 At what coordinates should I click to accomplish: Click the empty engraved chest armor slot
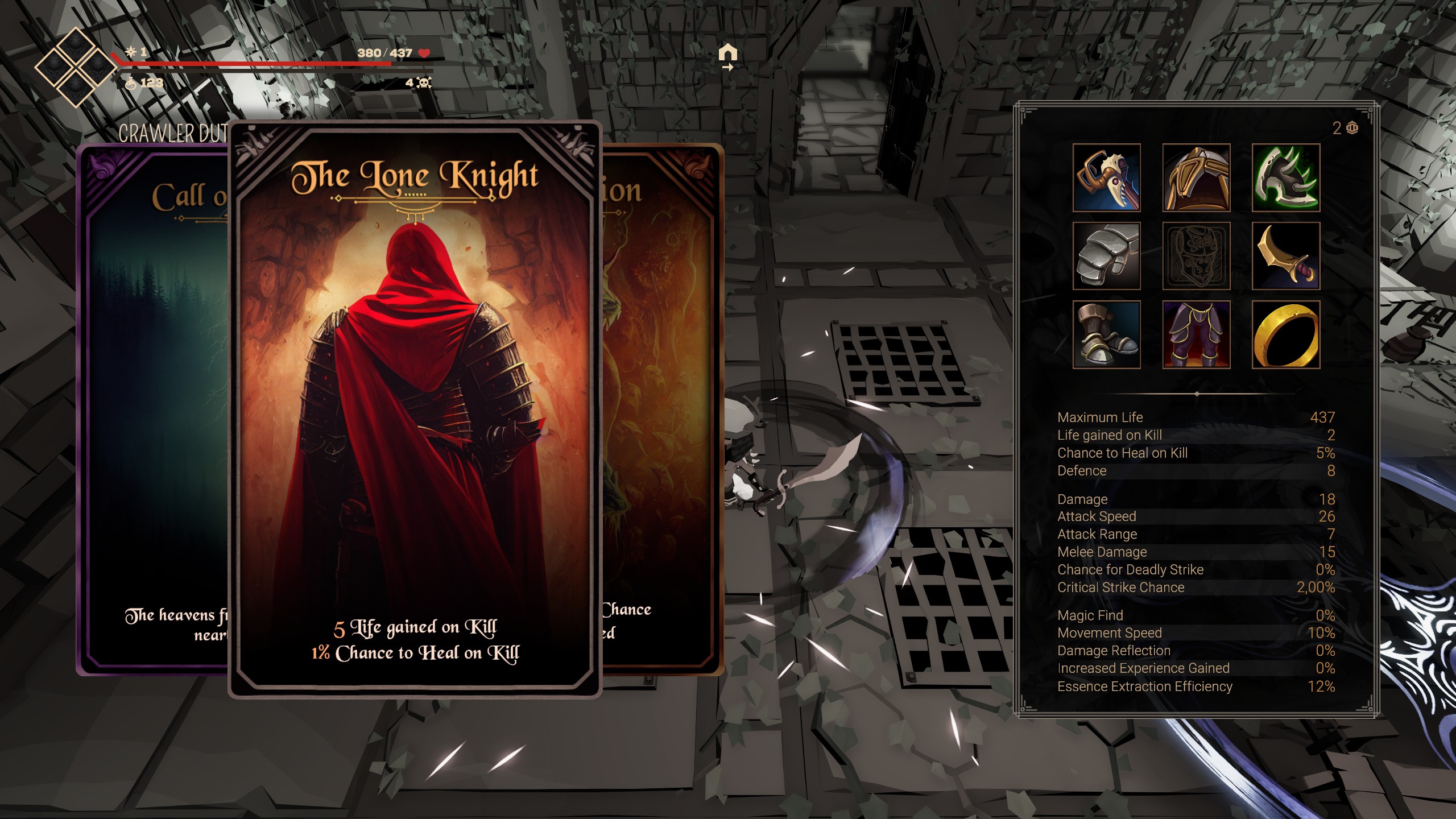click(1196, 256)
